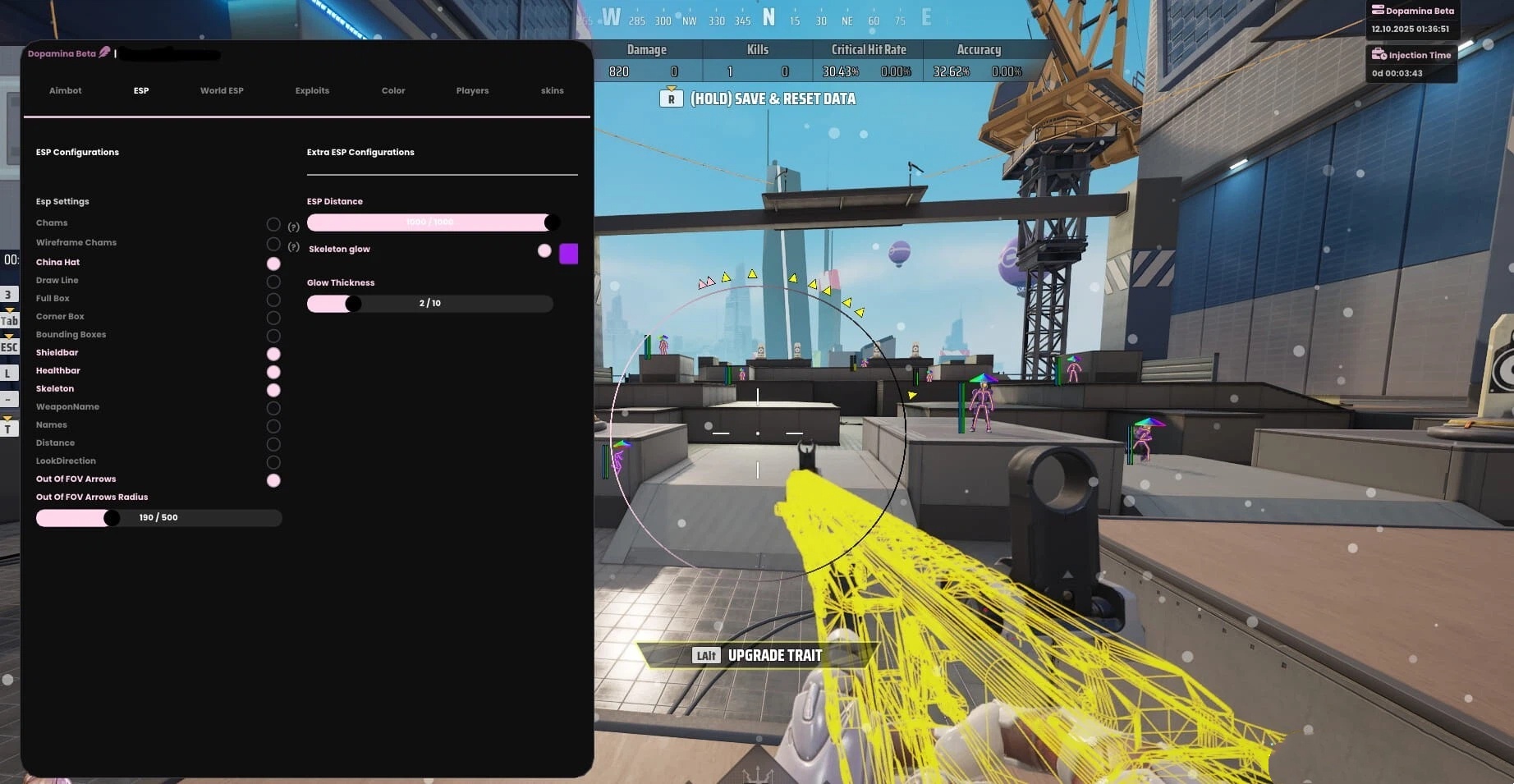This screenshot has height=784, width=1514.
Task: Enable the Chams toggle
Action: [273, 224]
